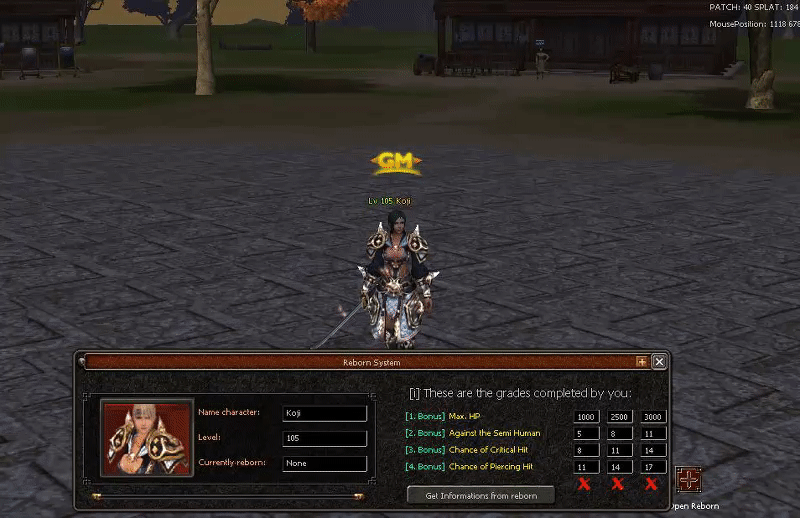This screenshot has height=518, width=800.
Task: Select the Max. HP 2500 value box
Action: click(x=620, y=416)
